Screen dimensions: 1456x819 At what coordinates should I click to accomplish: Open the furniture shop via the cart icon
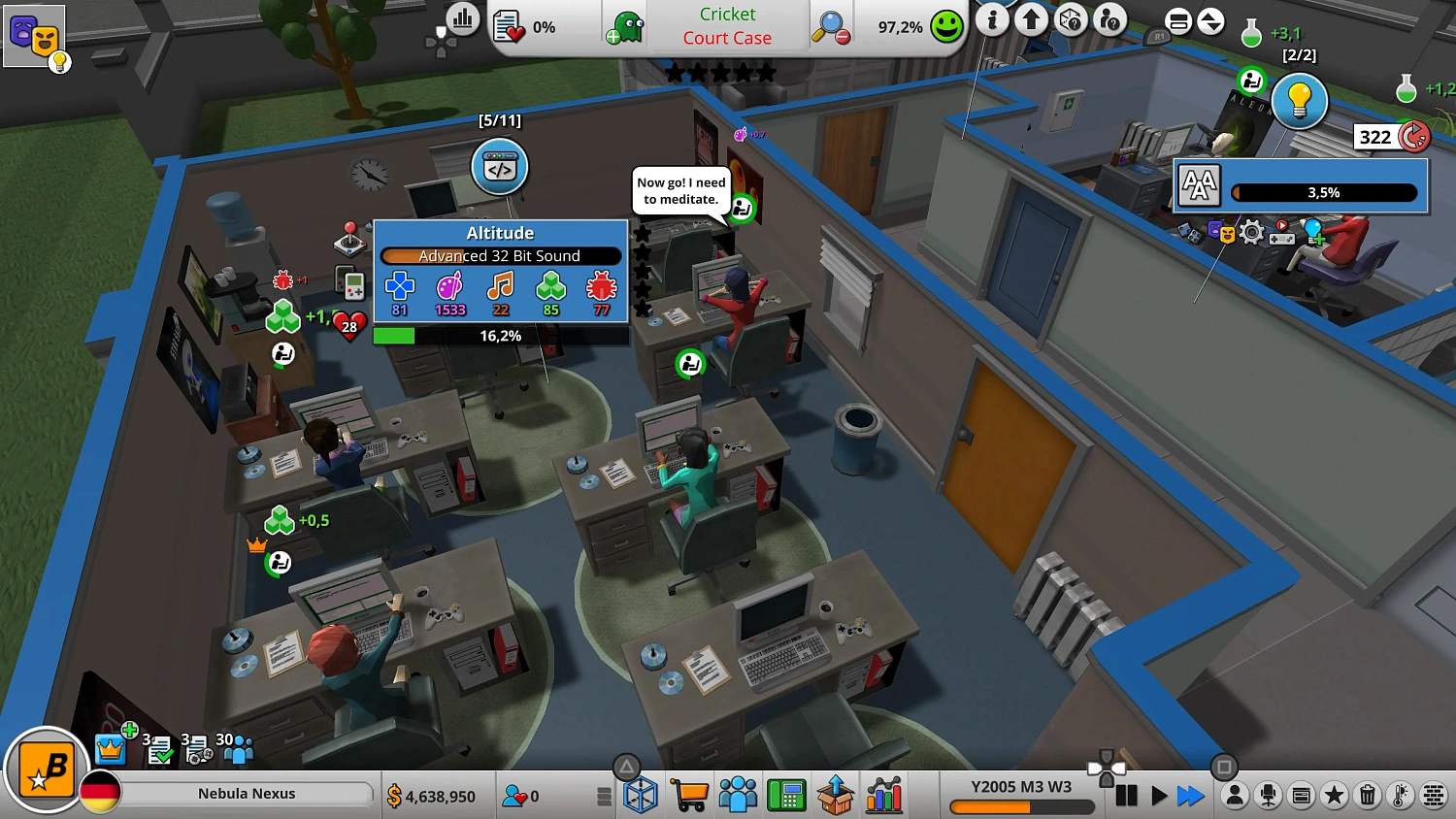[x=690, y=795]
